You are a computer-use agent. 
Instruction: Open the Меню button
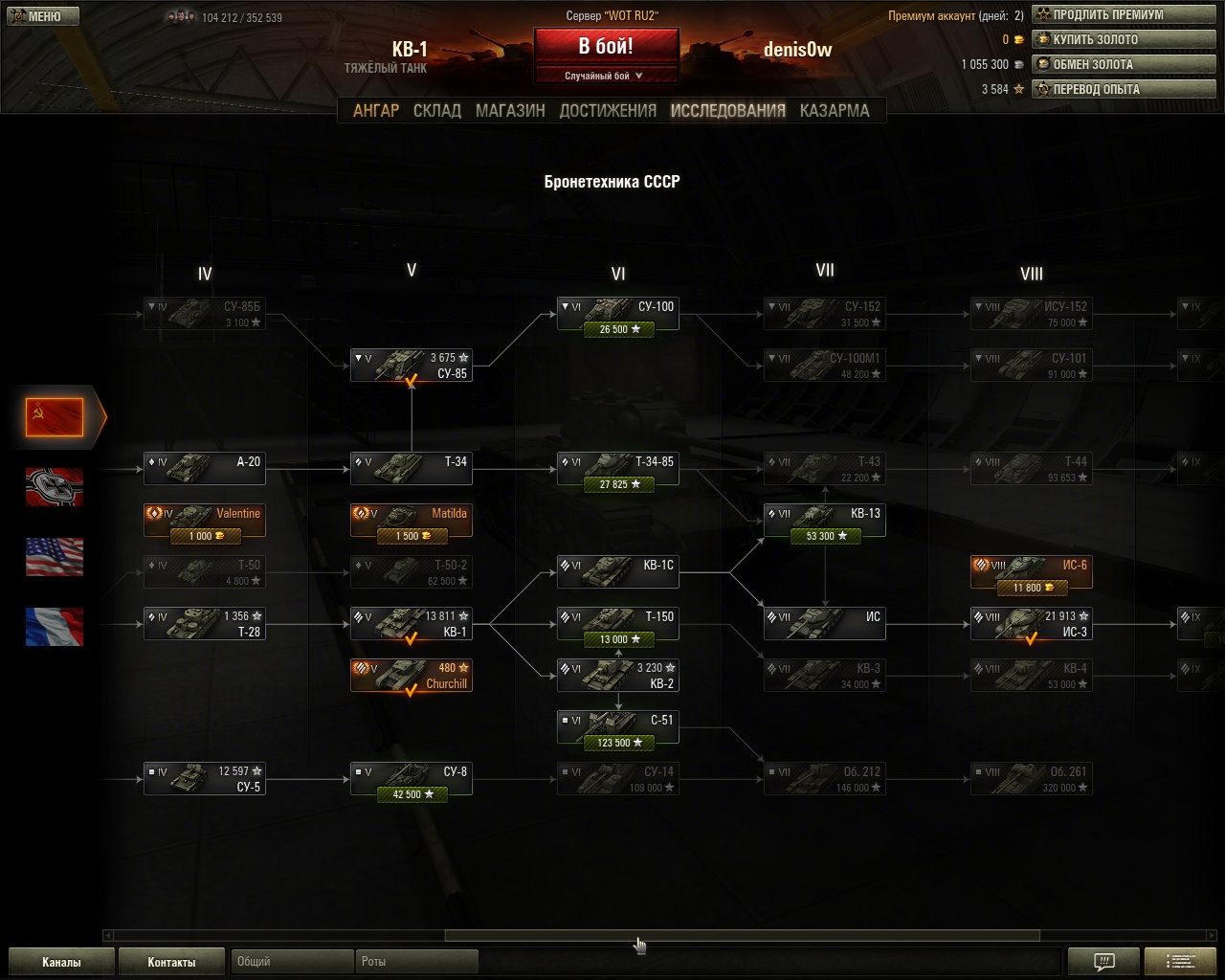pos(43,16)
